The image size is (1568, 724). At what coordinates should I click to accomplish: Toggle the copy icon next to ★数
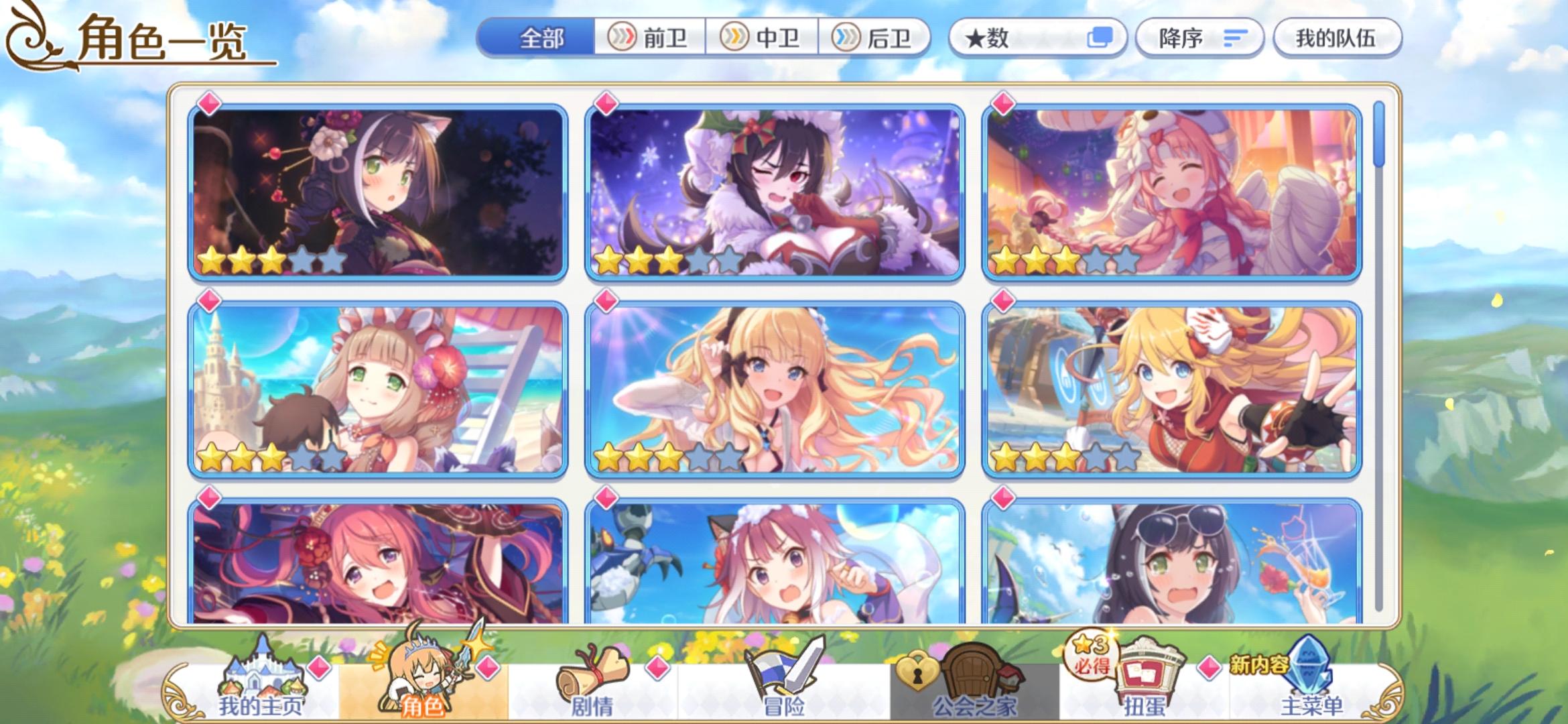click(1102, 38)
